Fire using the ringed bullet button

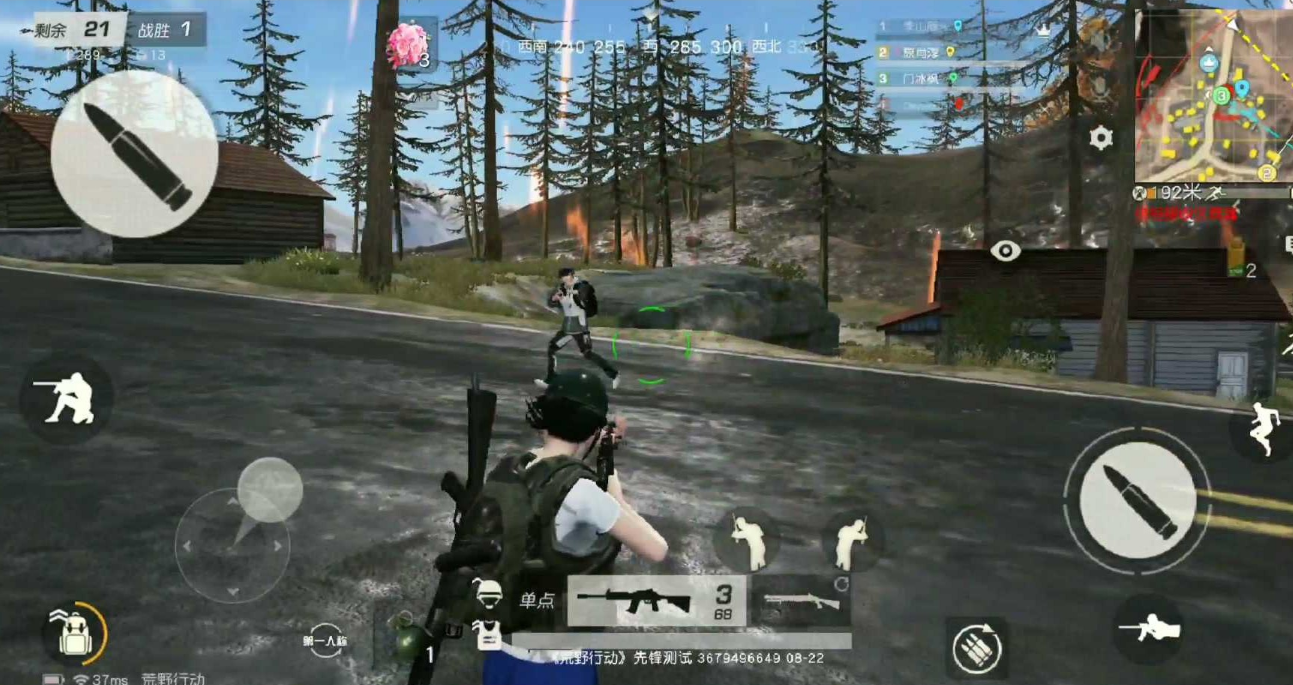[1136, 499]
